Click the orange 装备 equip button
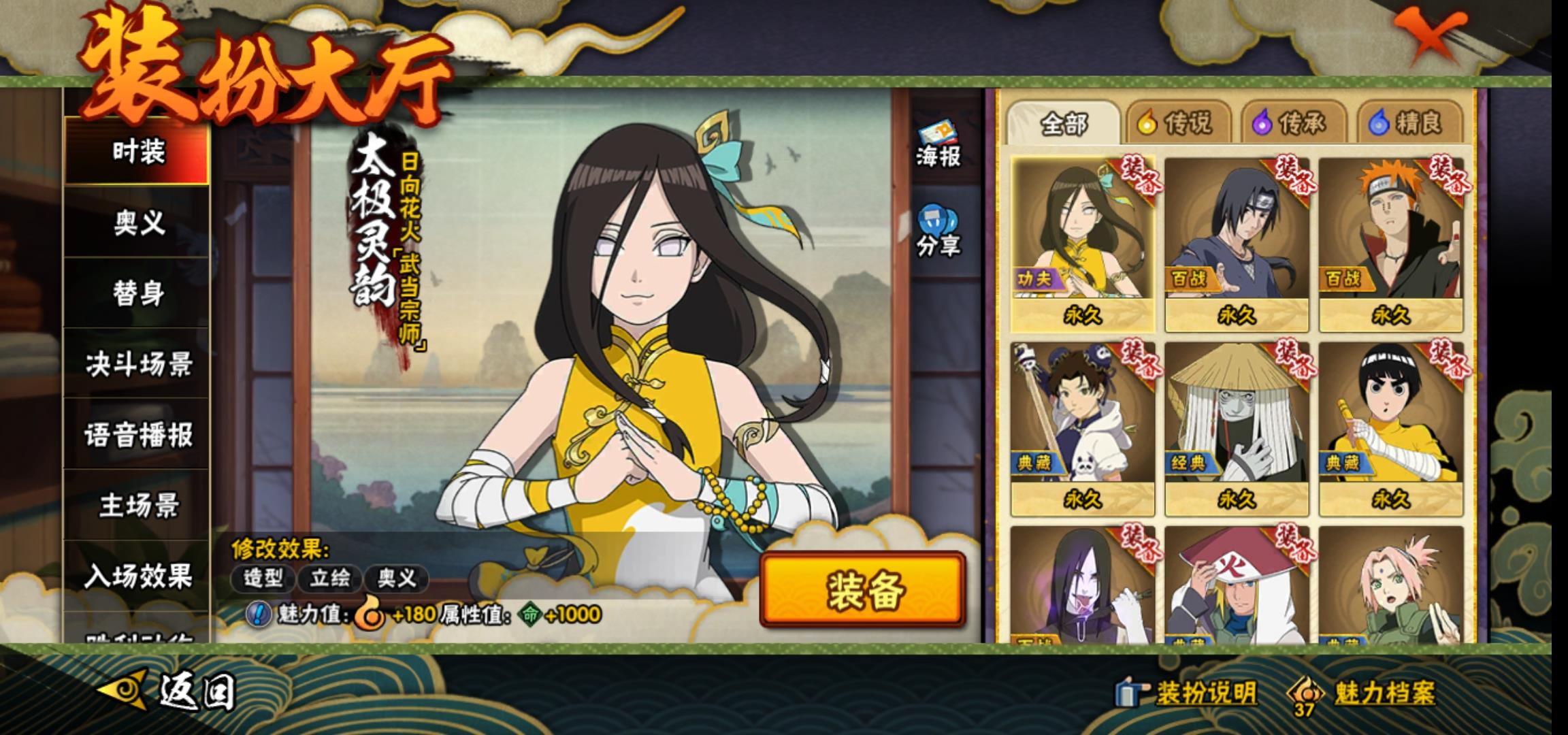Viewport: 1568px width, 735px height. (x=863, y=589)
